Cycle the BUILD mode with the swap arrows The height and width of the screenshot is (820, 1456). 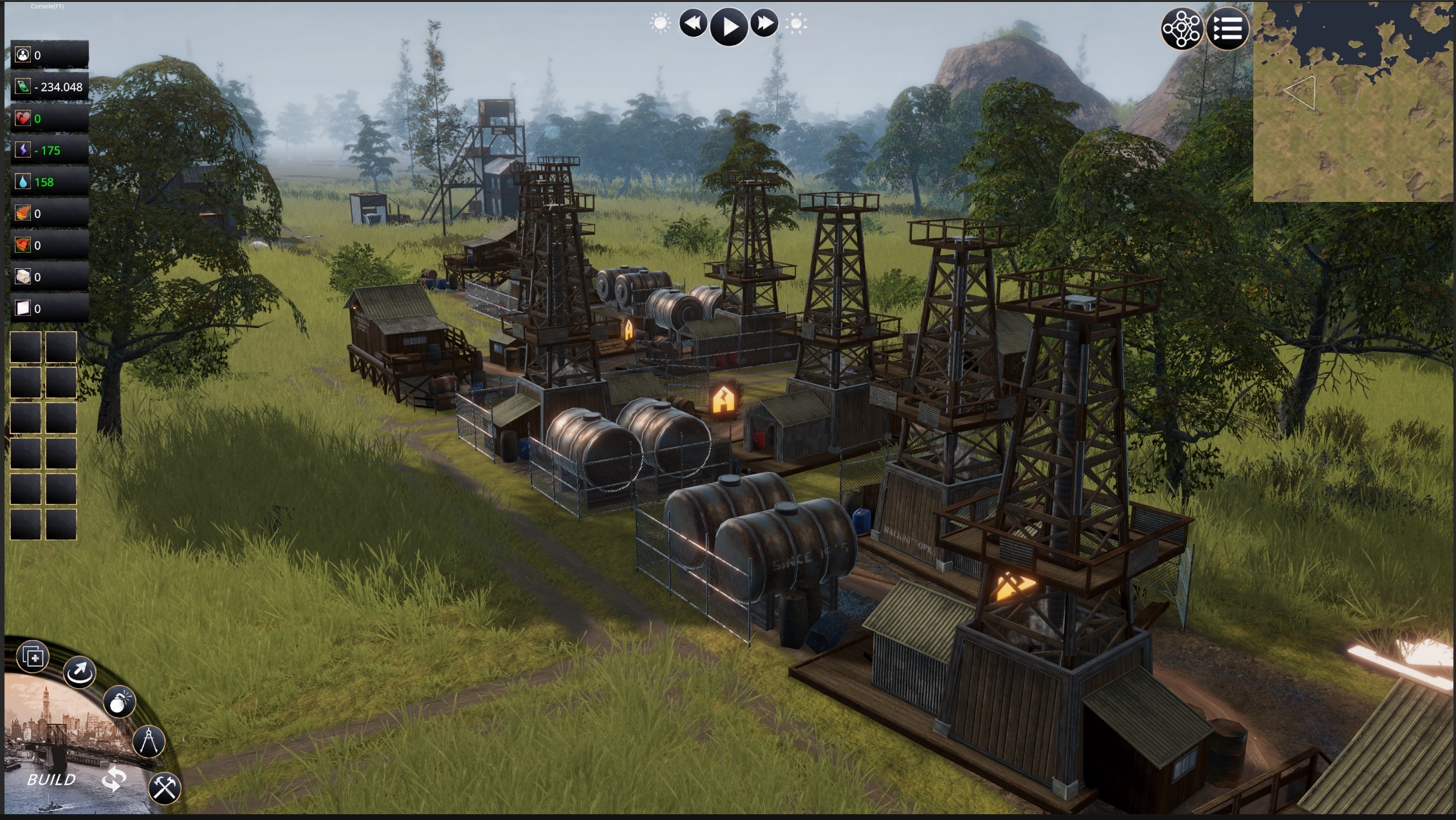[x=114, y=779]
